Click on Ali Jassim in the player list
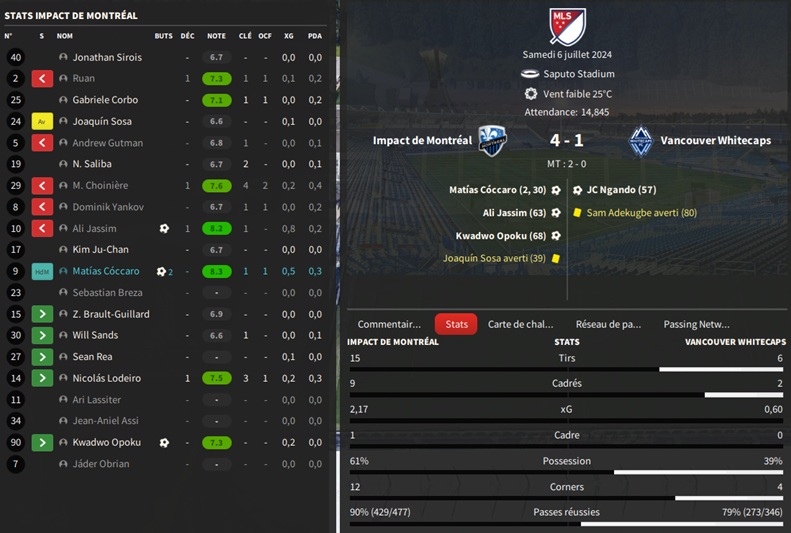The image size is (791, 533). tap(94, 228)
